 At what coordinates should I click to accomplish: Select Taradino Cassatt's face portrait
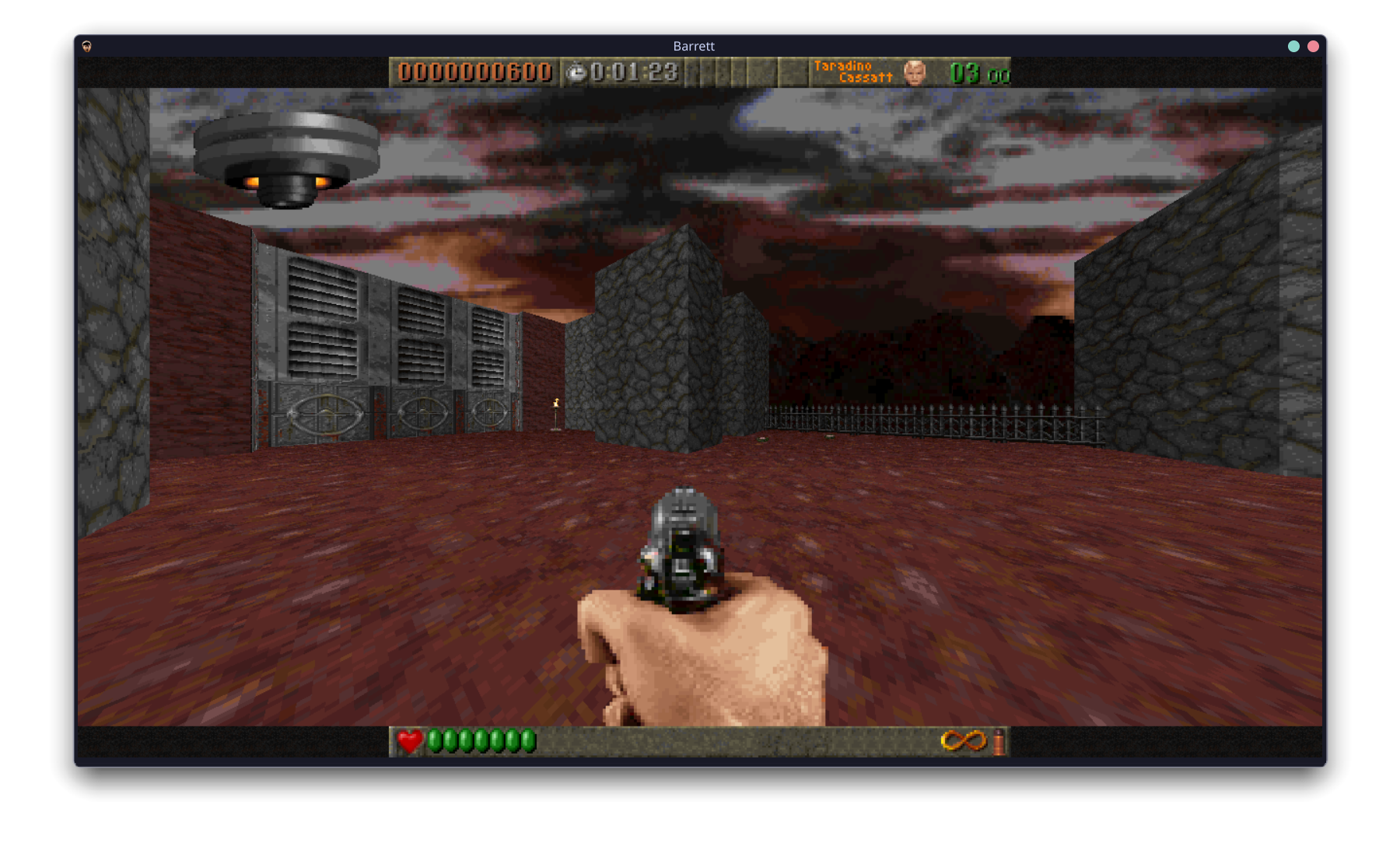pos(914,73)
